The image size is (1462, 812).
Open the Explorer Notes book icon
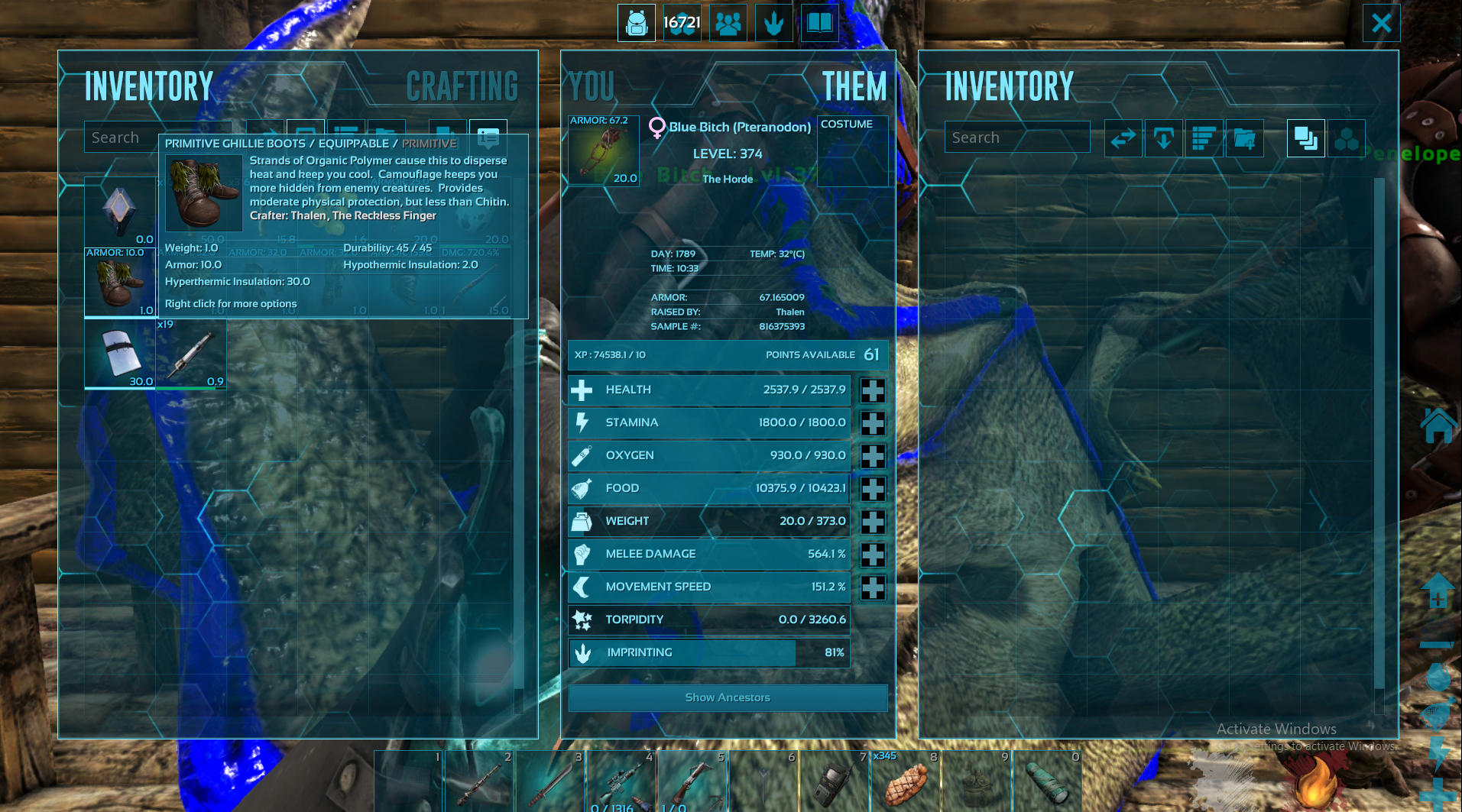[x=819, y=23]
